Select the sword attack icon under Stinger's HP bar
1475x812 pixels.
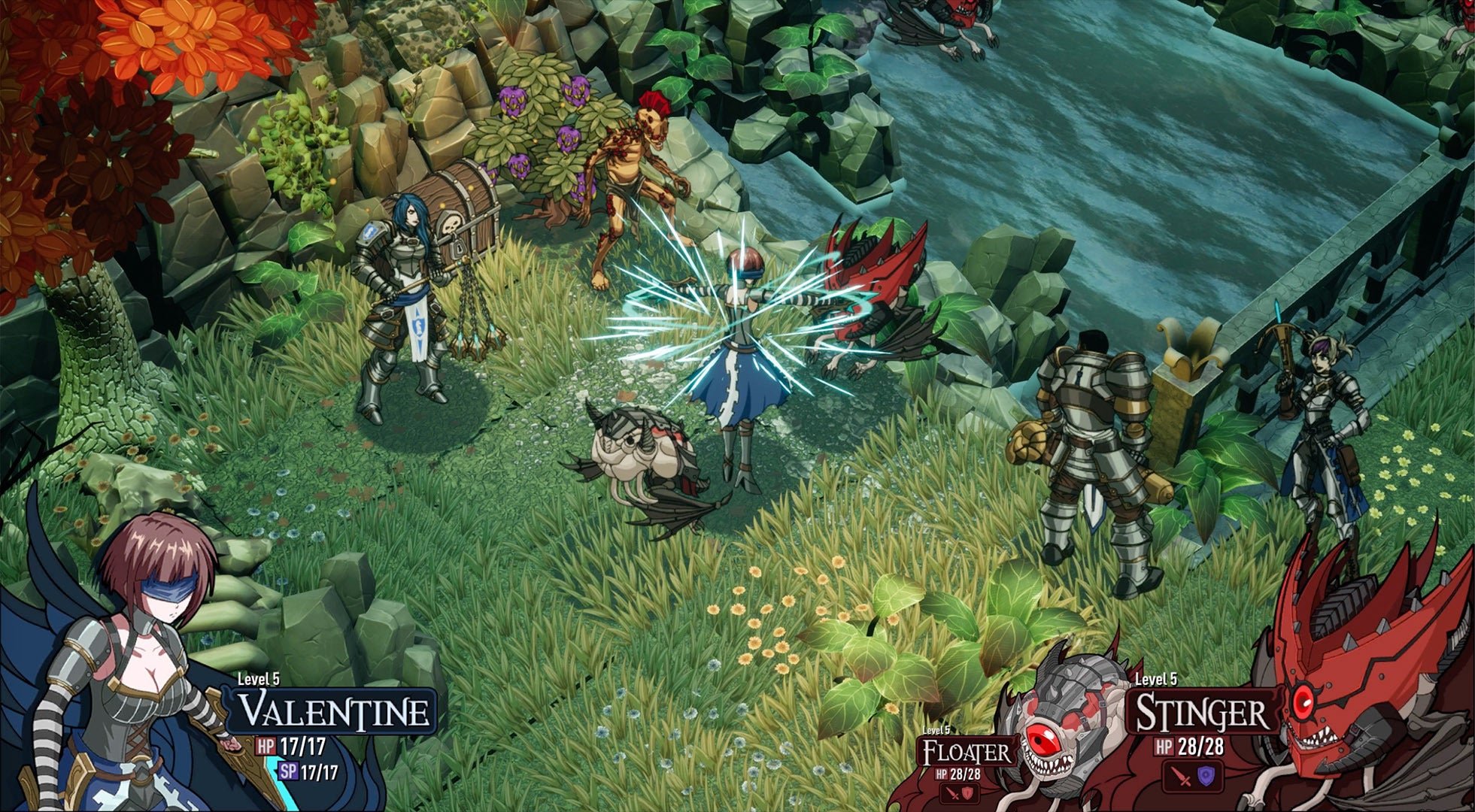point(1179,777)
